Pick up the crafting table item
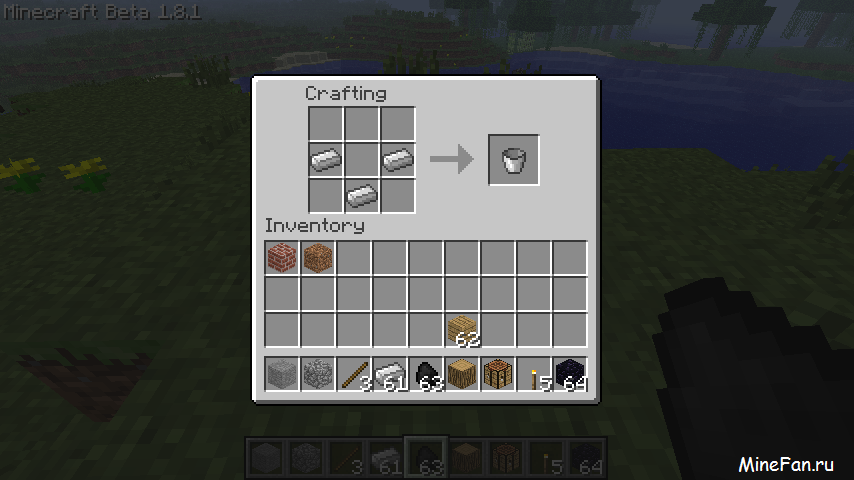854x480 pixels. pyautogui.click(x=498, y=375)
